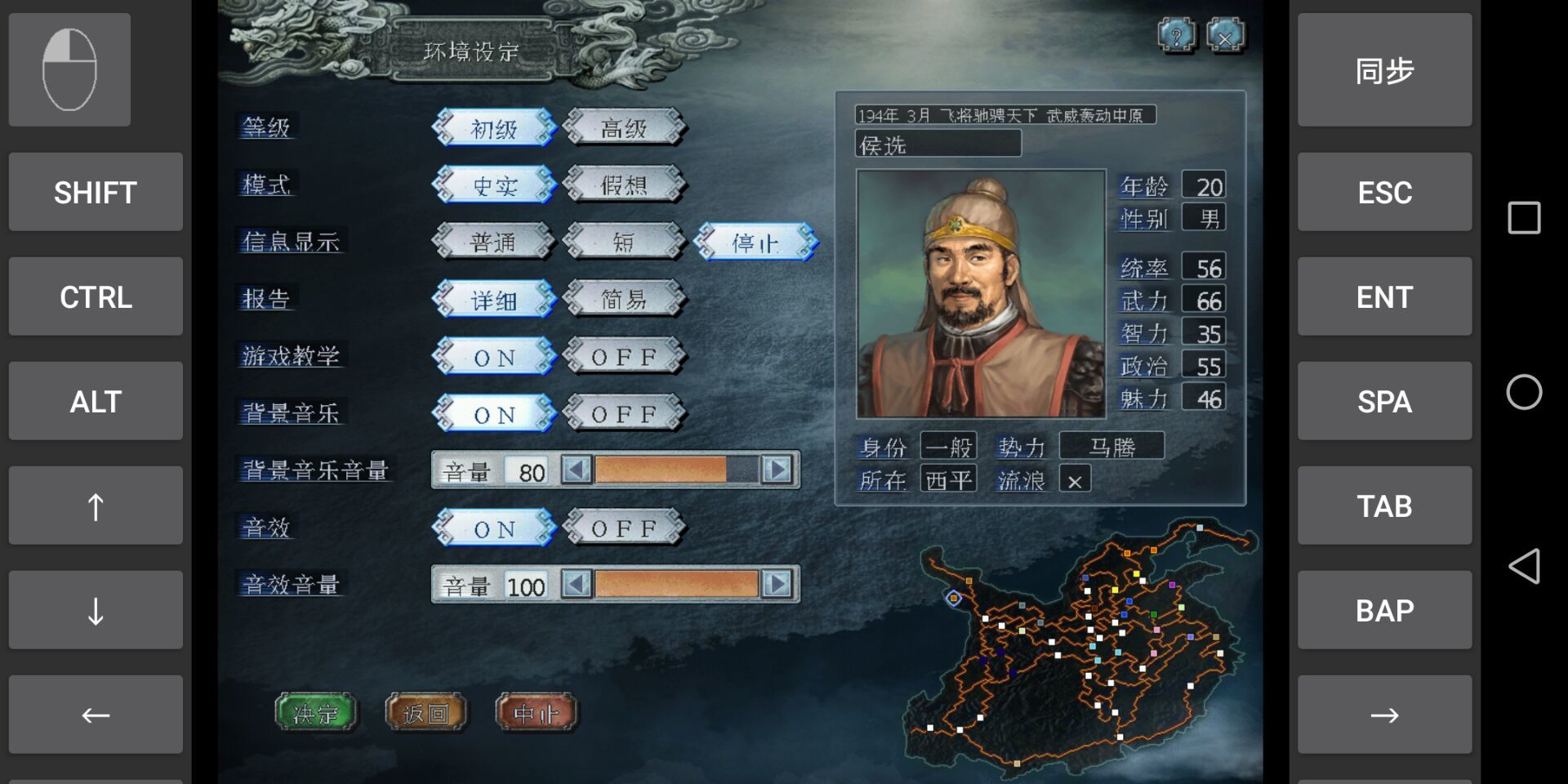Select 初级 beginner difficulty
This screenshot has height=784, width=1568.
click(x=494, y=128)
